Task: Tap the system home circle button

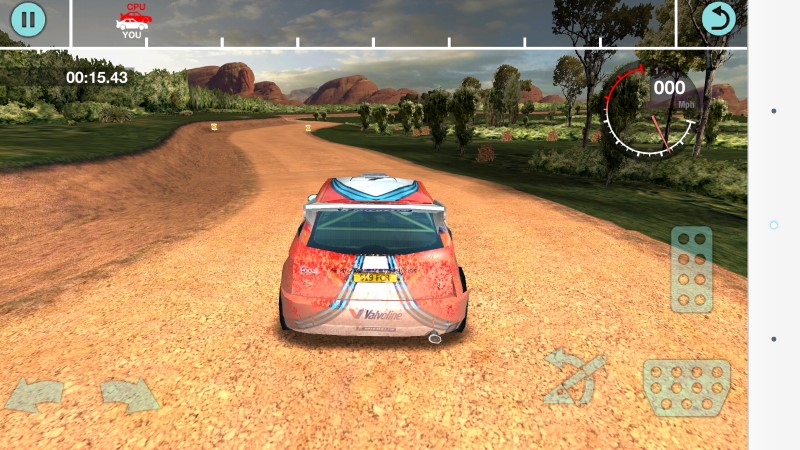Action: [x=773, y=225]
